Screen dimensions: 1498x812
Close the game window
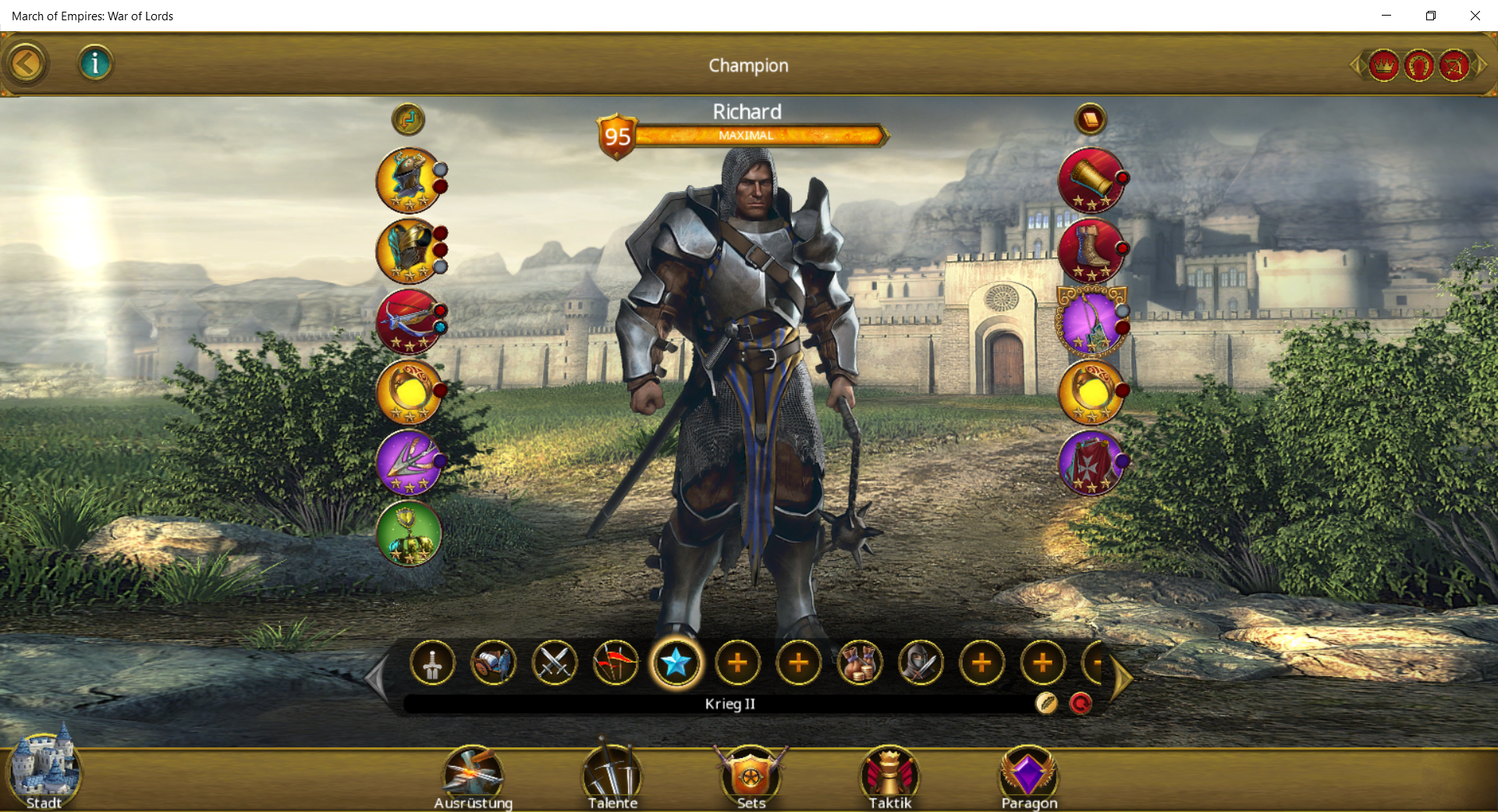coord(1475,16)
